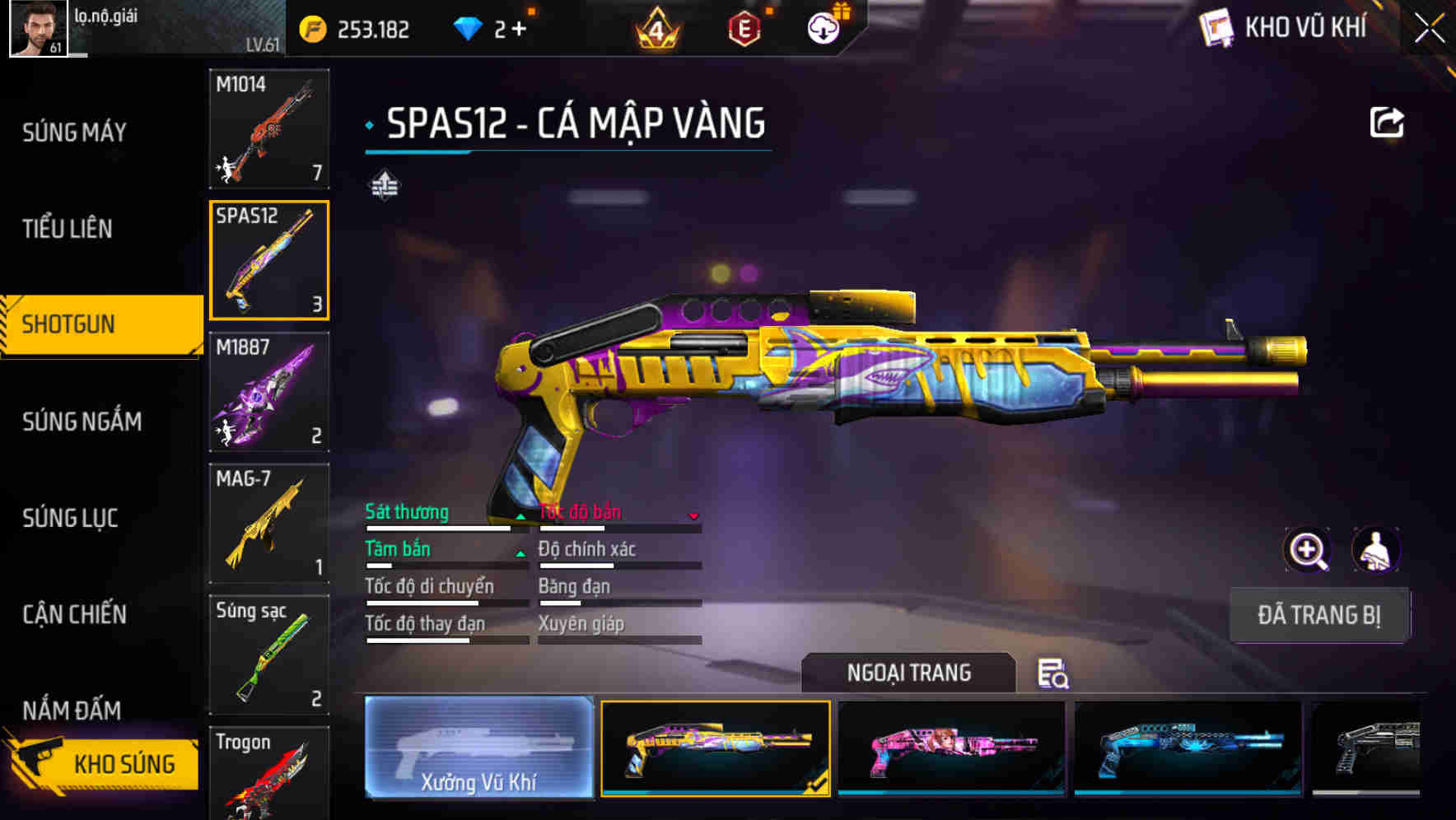The height and width of the screenshot is (820, 1456).
Task: Open the Kho Súng menu
Action: tap(103, 763)
